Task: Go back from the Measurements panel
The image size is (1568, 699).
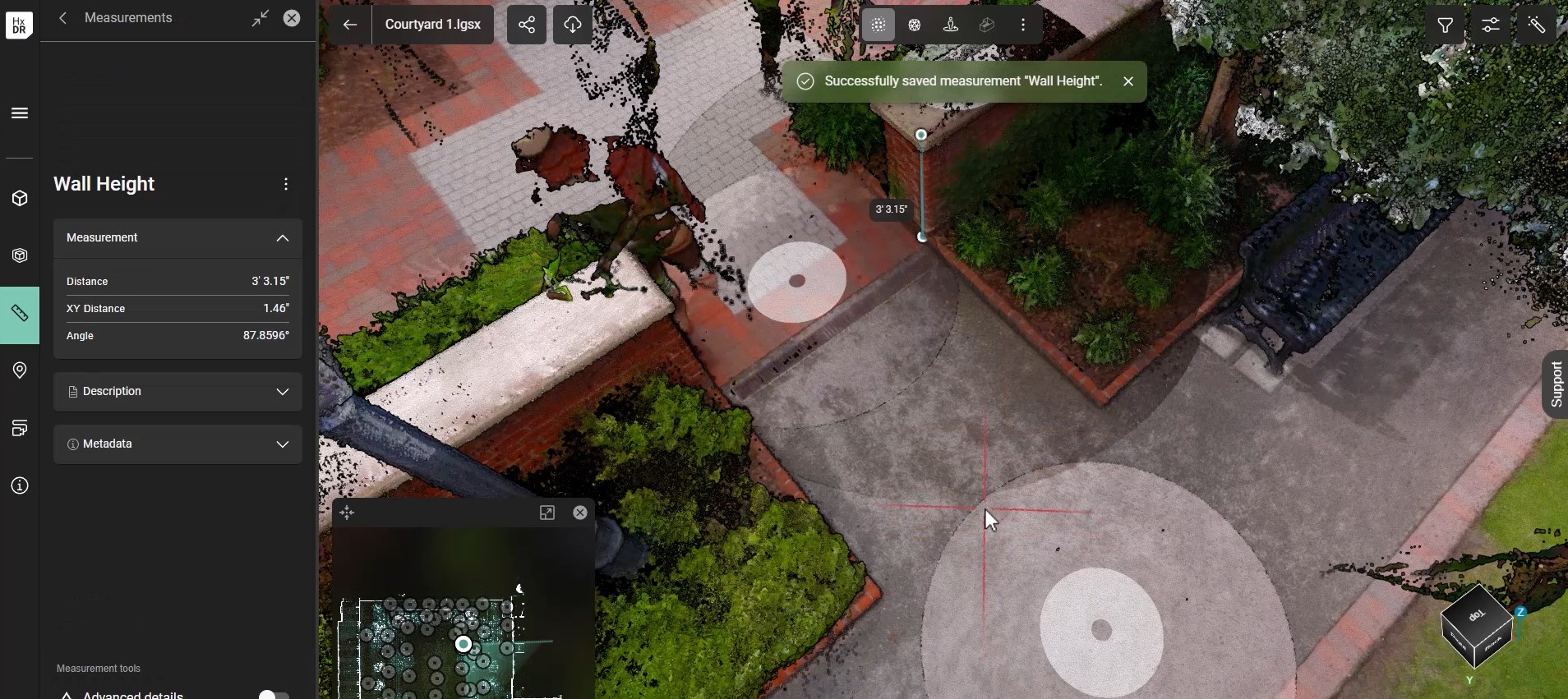Action: point(63,18)
